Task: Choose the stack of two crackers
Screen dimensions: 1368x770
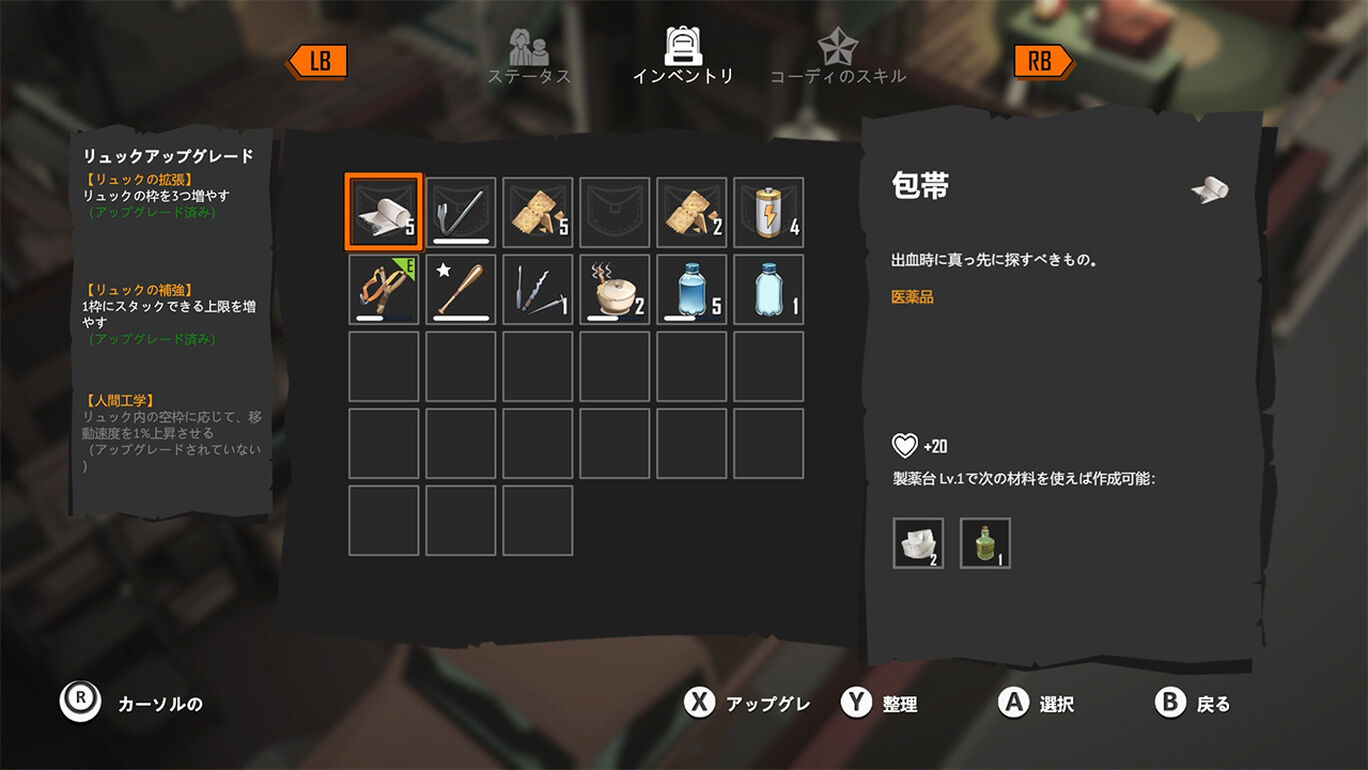Action: click(x=692, y=212)
